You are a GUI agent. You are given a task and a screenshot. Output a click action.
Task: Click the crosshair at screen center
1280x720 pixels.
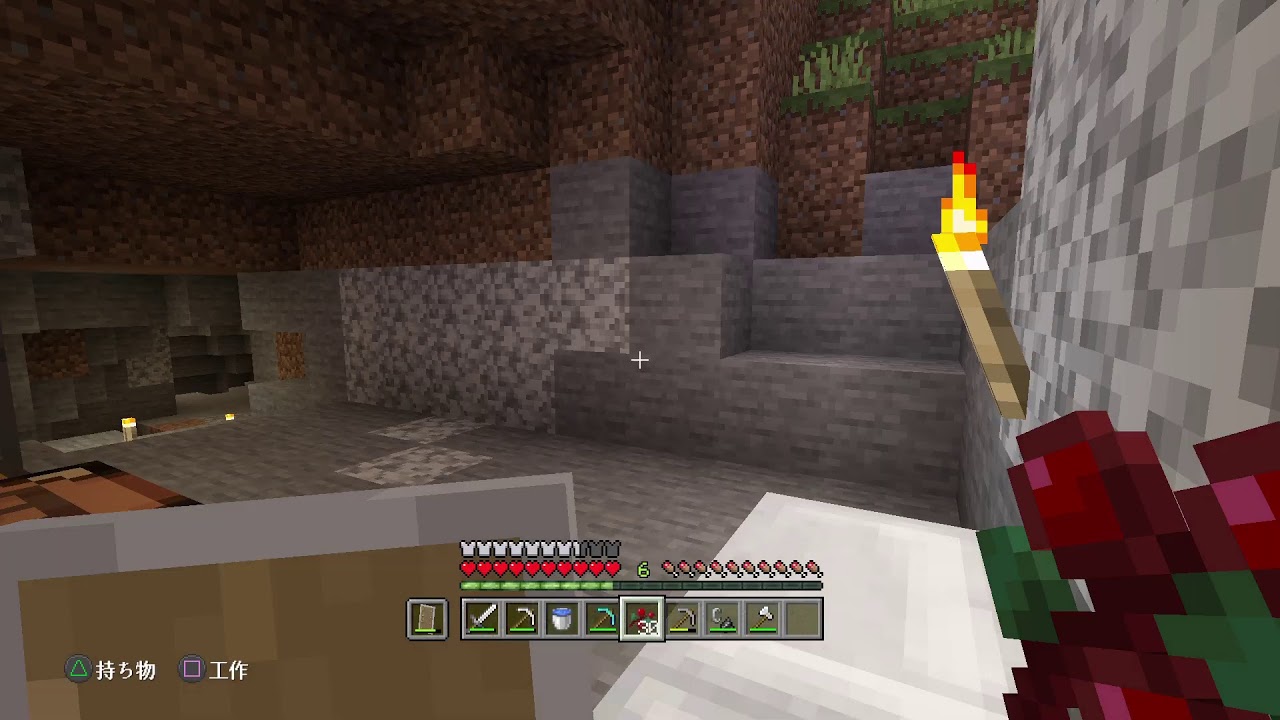click(x=640, y=358)
